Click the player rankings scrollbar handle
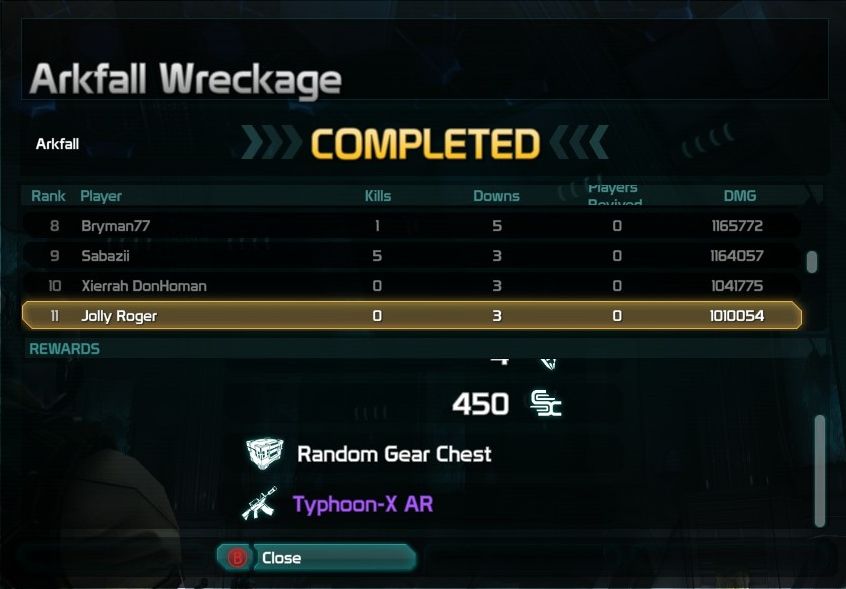 pyautogui.click(x=812, y=261)
